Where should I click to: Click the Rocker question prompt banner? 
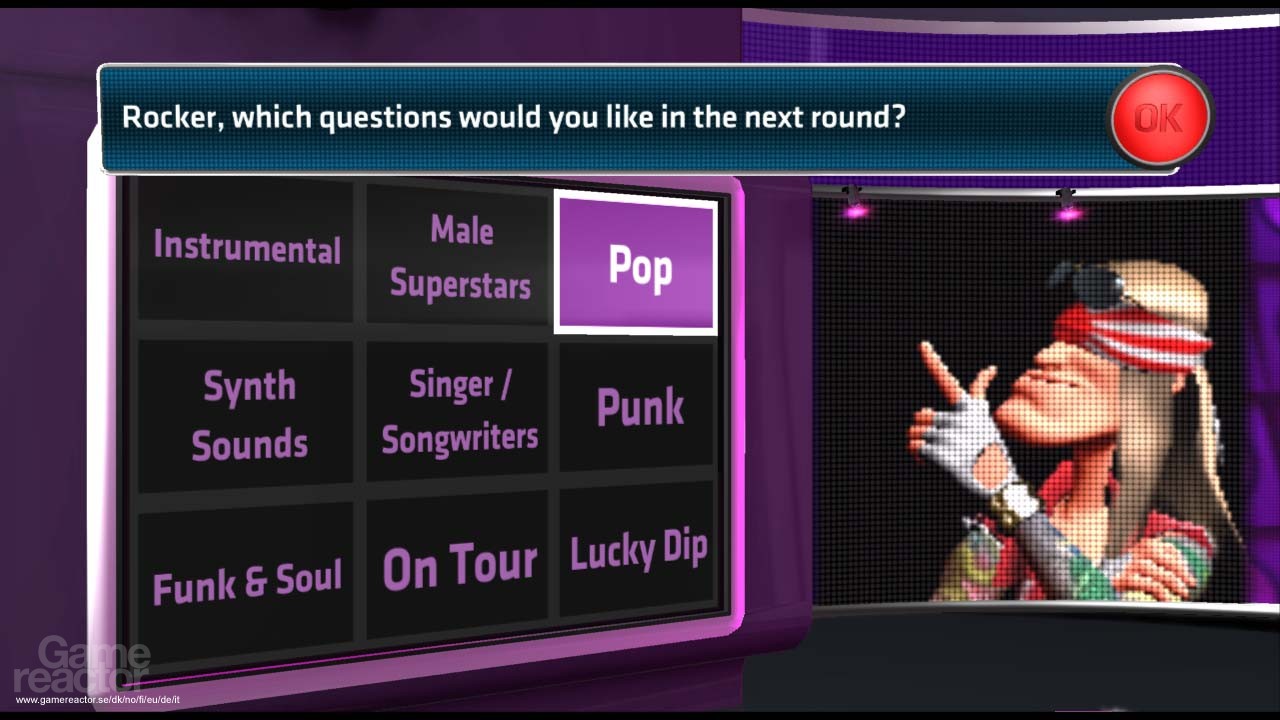click(520, 117)
